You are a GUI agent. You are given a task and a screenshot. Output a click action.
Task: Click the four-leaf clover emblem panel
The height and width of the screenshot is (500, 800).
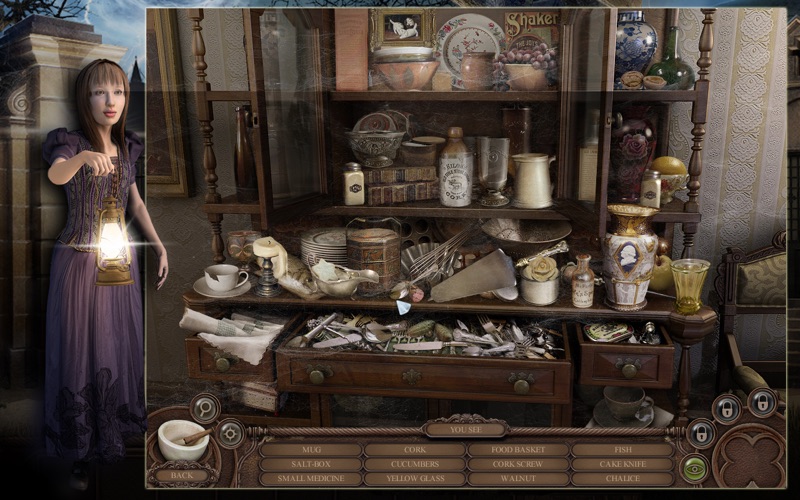click(748, 456)
